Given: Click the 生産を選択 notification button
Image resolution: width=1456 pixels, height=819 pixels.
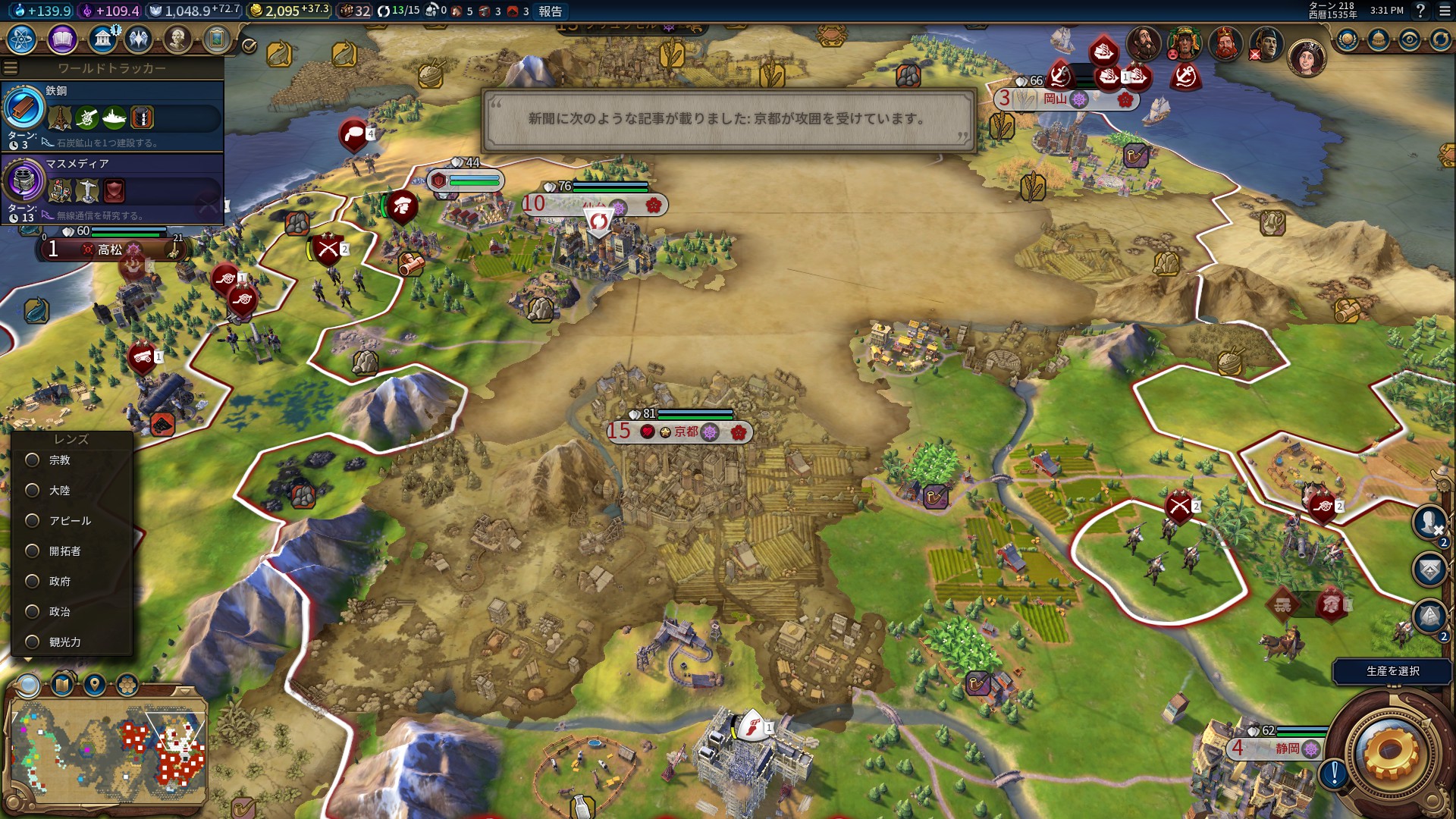Looking at the screenshot, I should [x=1392, y=671].
